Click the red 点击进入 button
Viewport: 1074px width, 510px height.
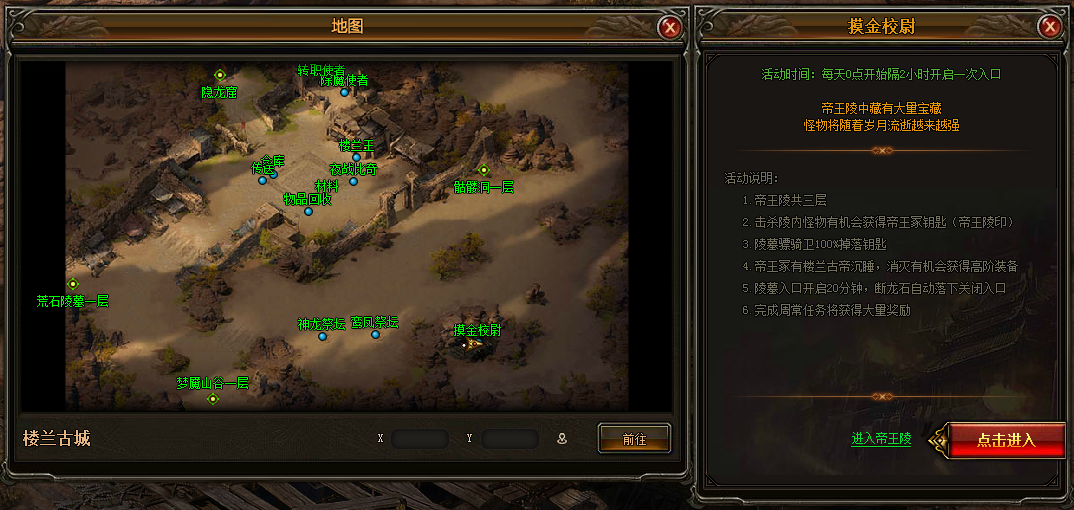pos(1005,440)
